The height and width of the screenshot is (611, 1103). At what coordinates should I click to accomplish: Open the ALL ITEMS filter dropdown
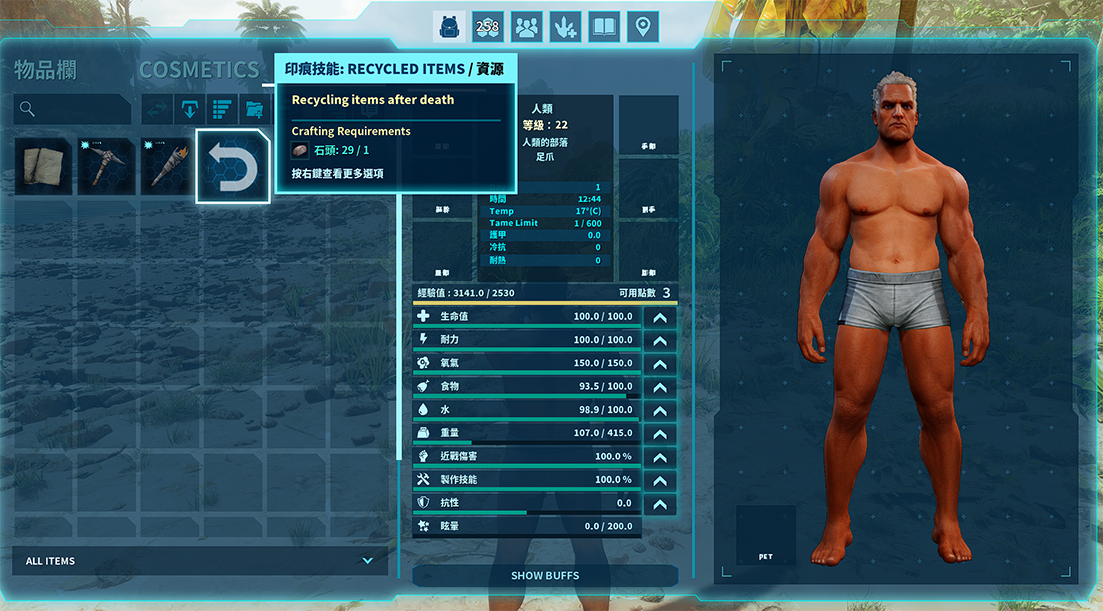pos(200,561)
